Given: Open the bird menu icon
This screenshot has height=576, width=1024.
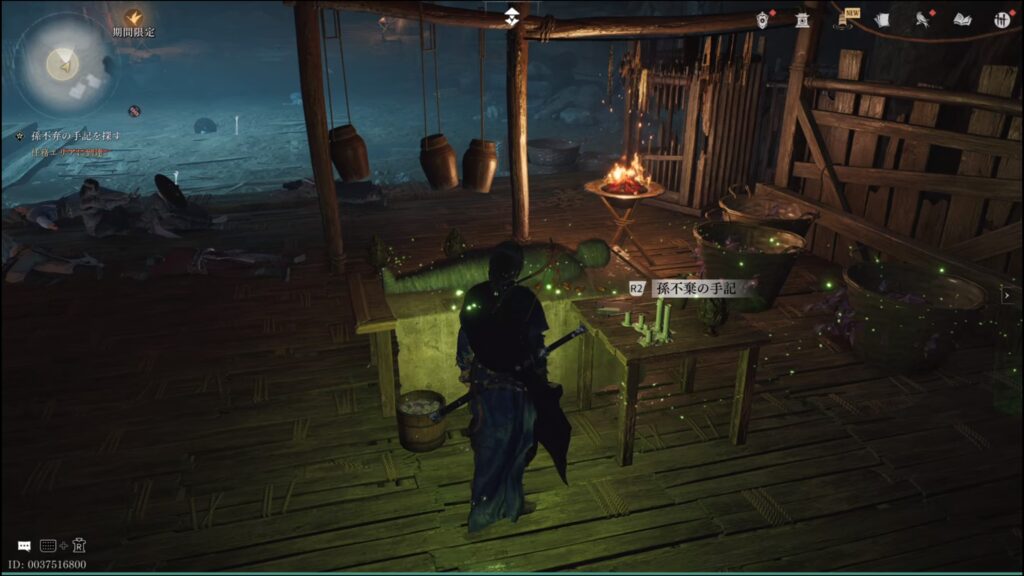Looking at the screenshot, I should coord(923,19).
